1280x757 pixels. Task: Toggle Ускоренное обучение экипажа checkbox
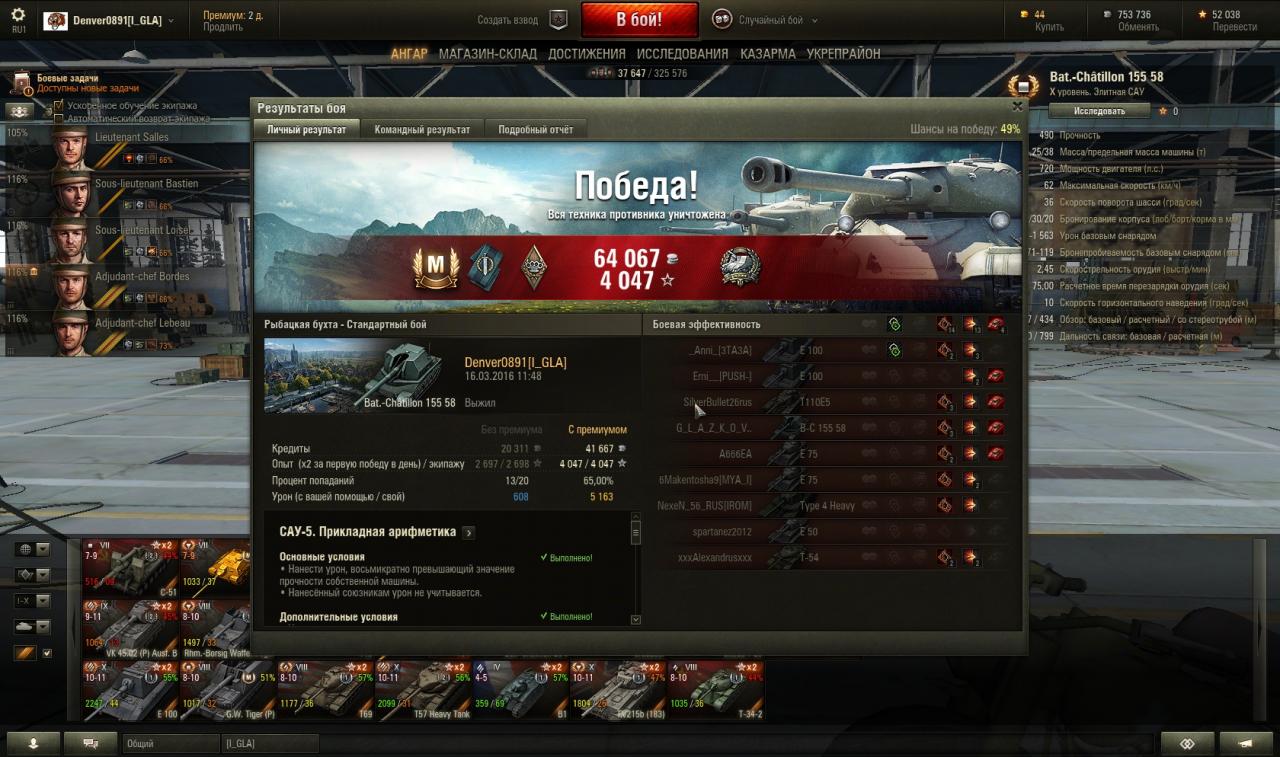59,105
